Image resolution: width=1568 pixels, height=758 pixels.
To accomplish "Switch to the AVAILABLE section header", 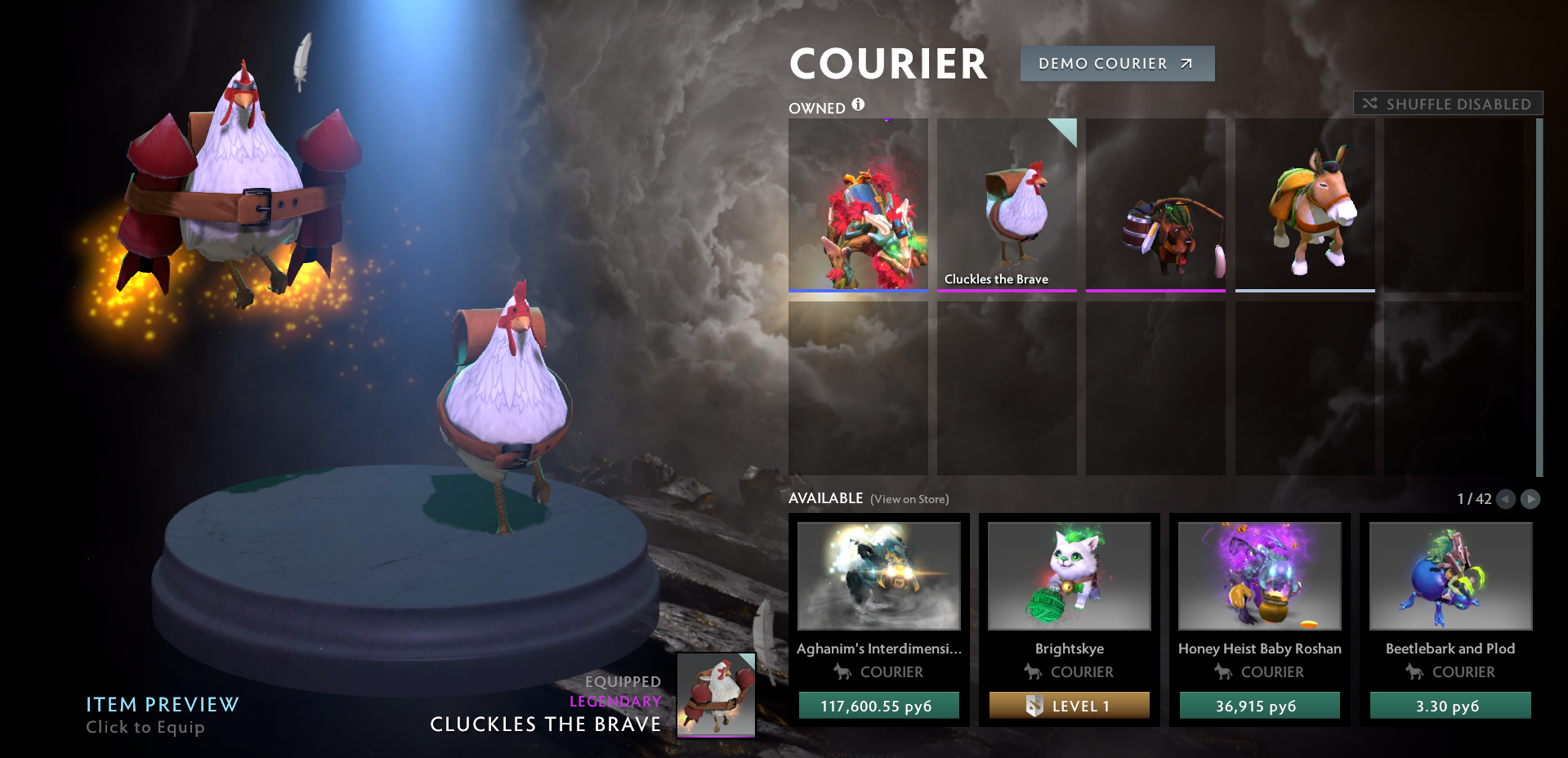I will tap(825, 497).
